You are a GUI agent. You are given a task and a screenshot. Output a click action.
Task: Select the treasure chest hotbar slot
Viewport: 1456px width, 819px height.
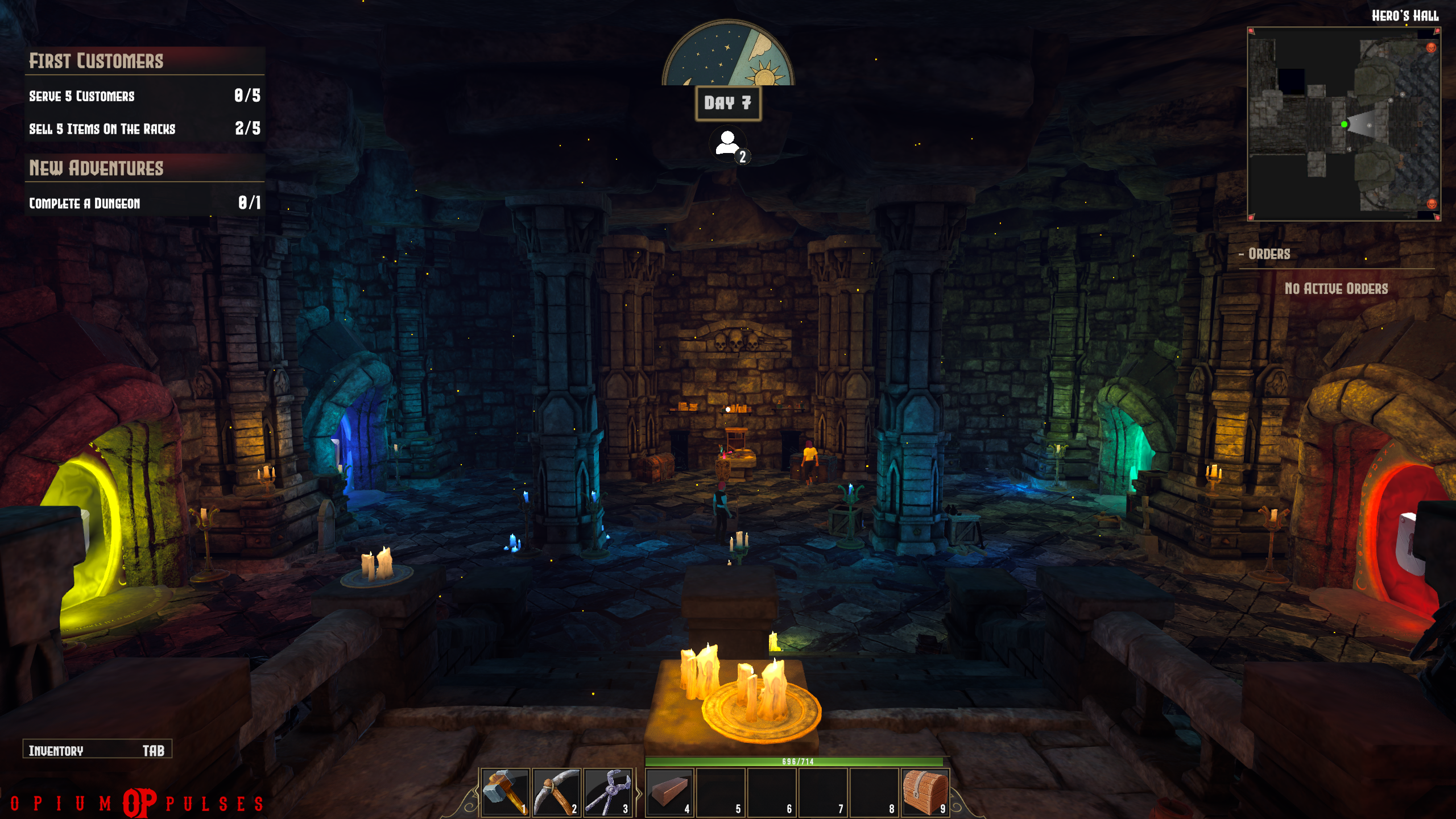pos(925,792)
